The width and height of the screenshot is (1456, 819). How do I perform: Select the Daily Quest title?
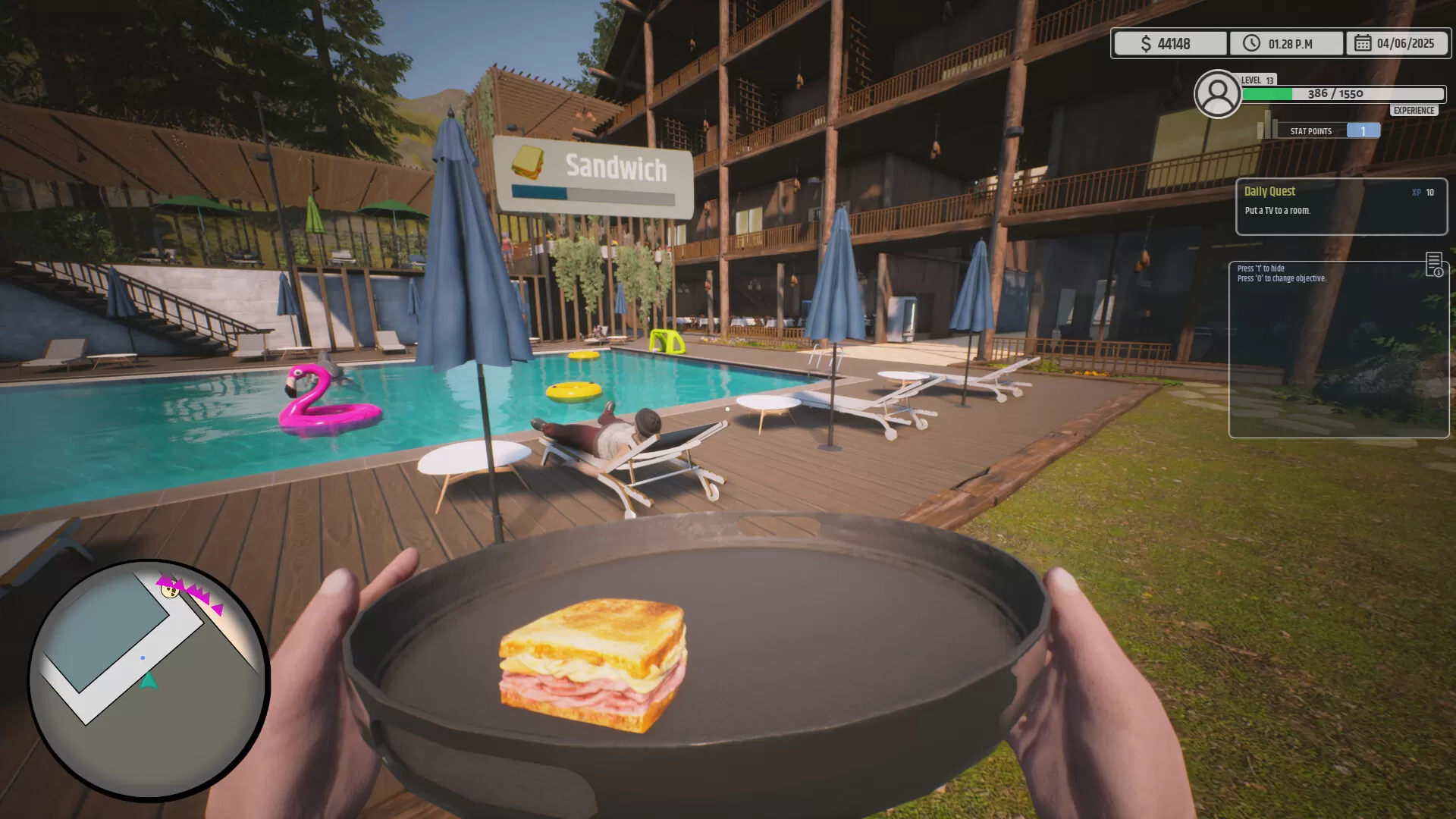point(1269,191)
